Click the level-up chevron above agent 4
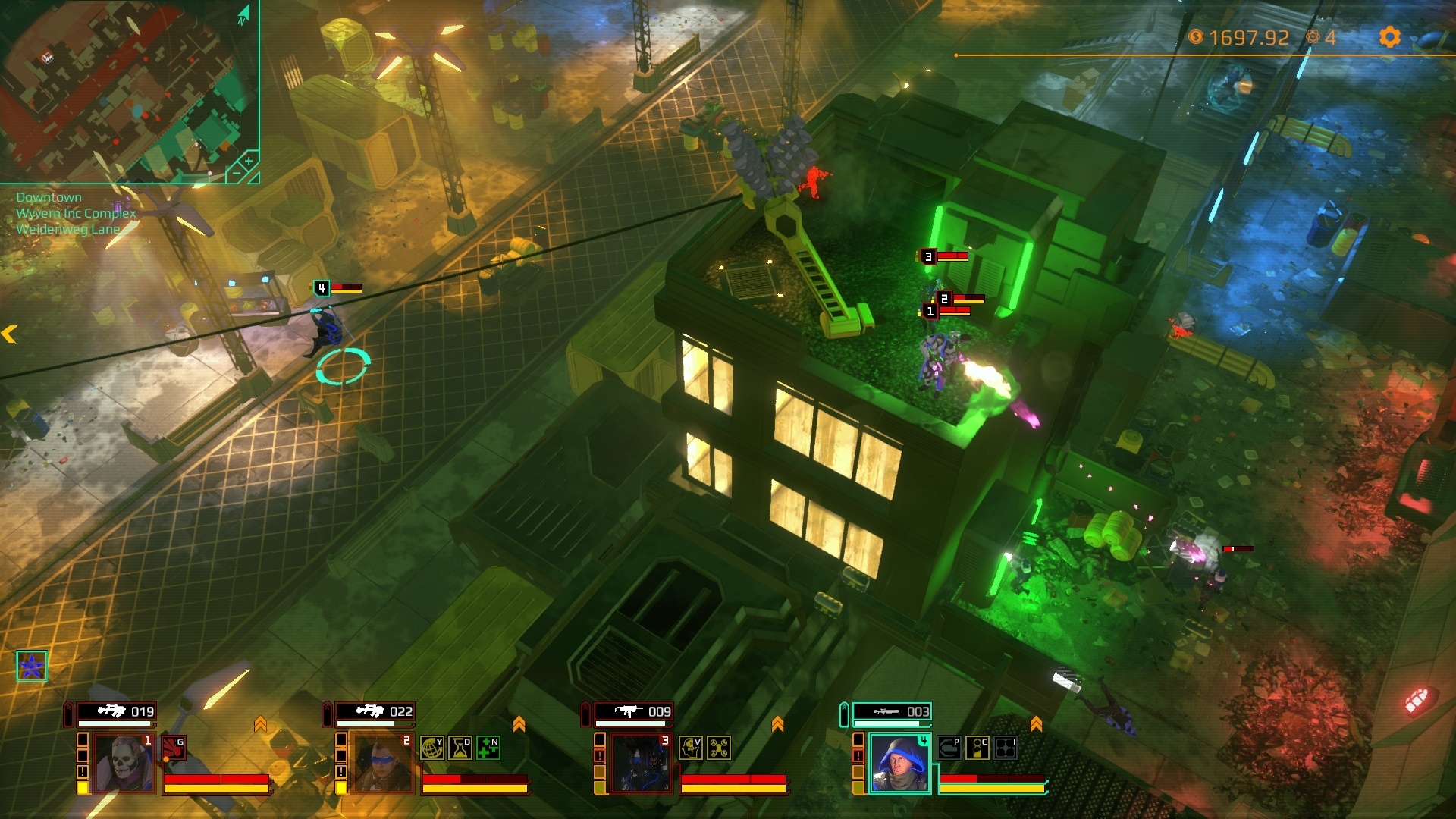 coord(1037,723)
